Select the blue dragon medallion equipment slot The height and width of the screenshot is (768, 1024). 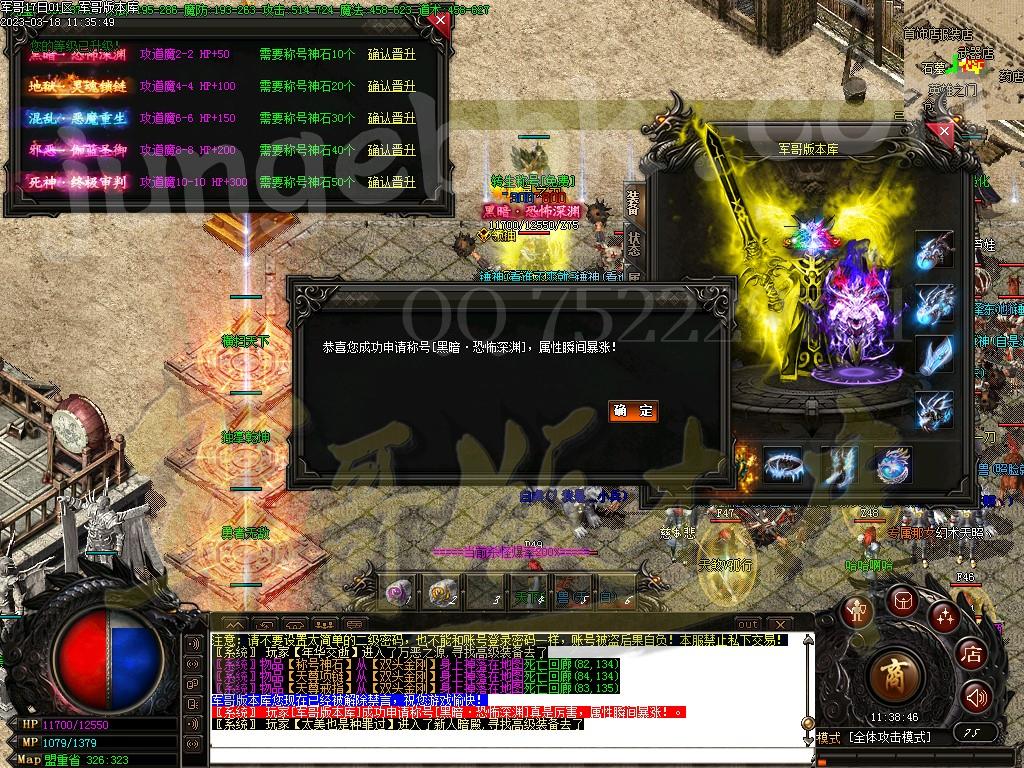(892, 465)
